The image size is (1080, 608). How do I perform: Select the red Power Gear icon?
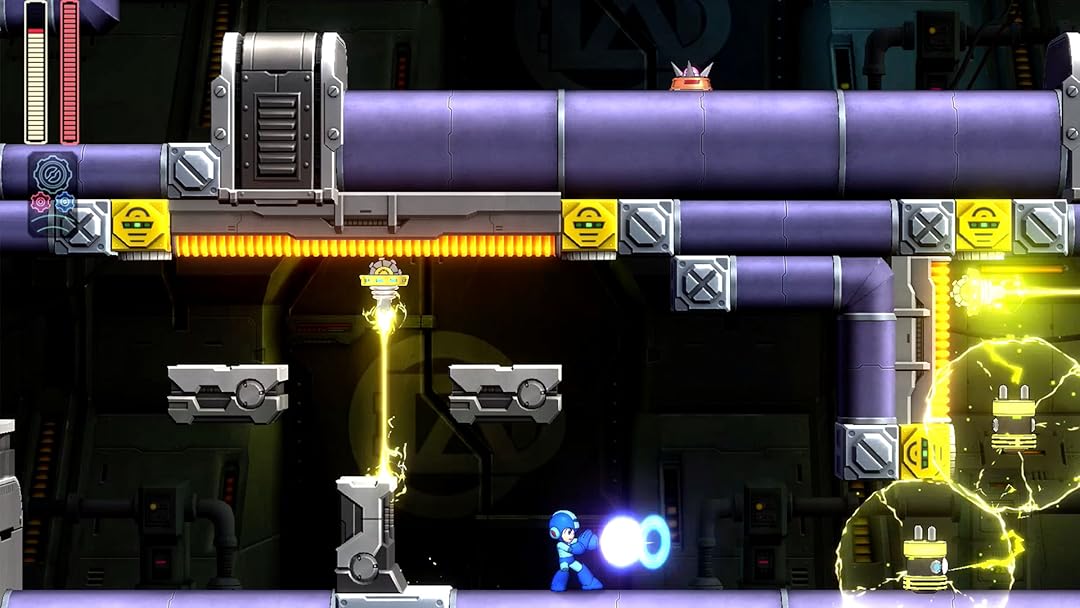click(40, 203)
